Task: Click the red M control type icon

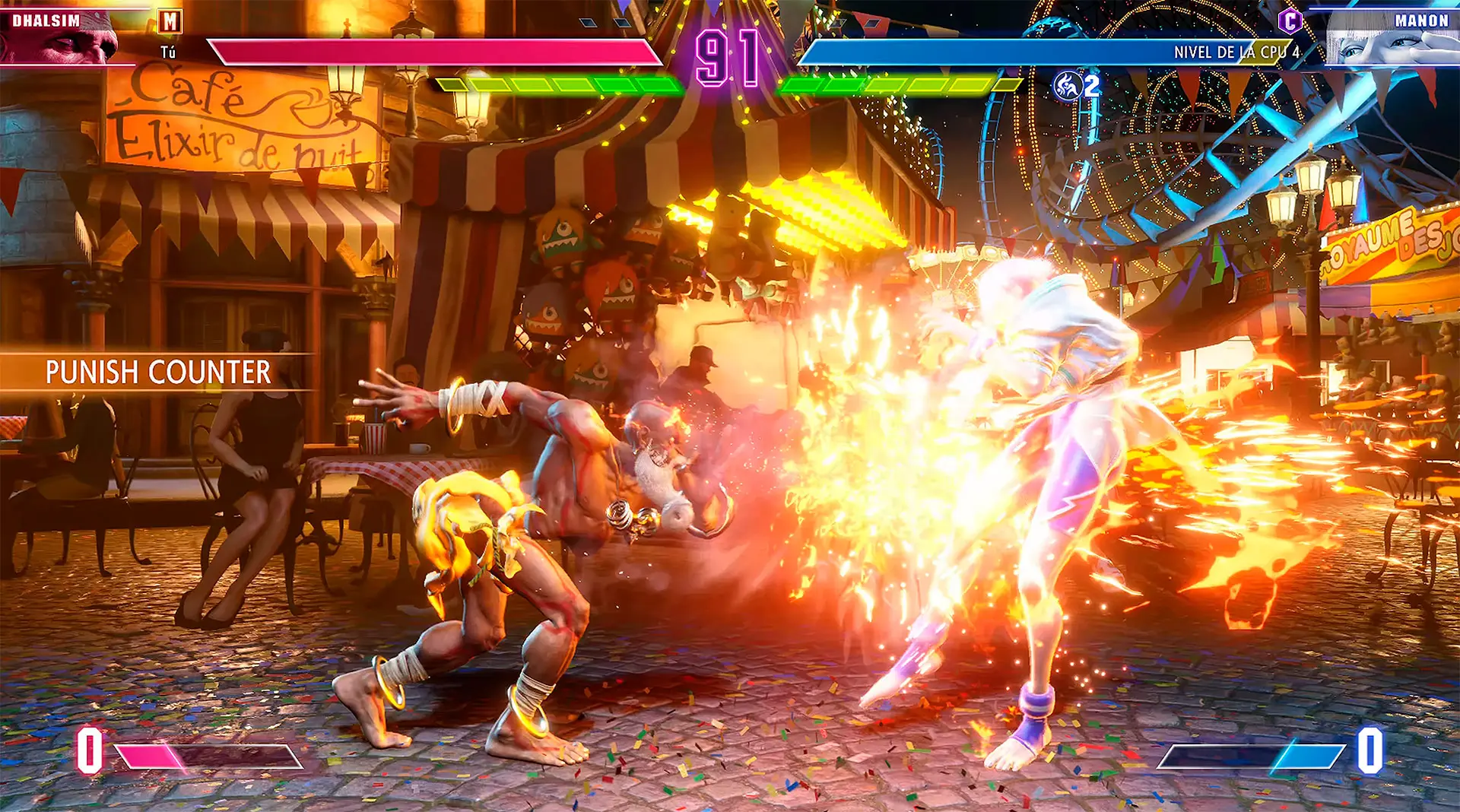Action: [170, 21]
